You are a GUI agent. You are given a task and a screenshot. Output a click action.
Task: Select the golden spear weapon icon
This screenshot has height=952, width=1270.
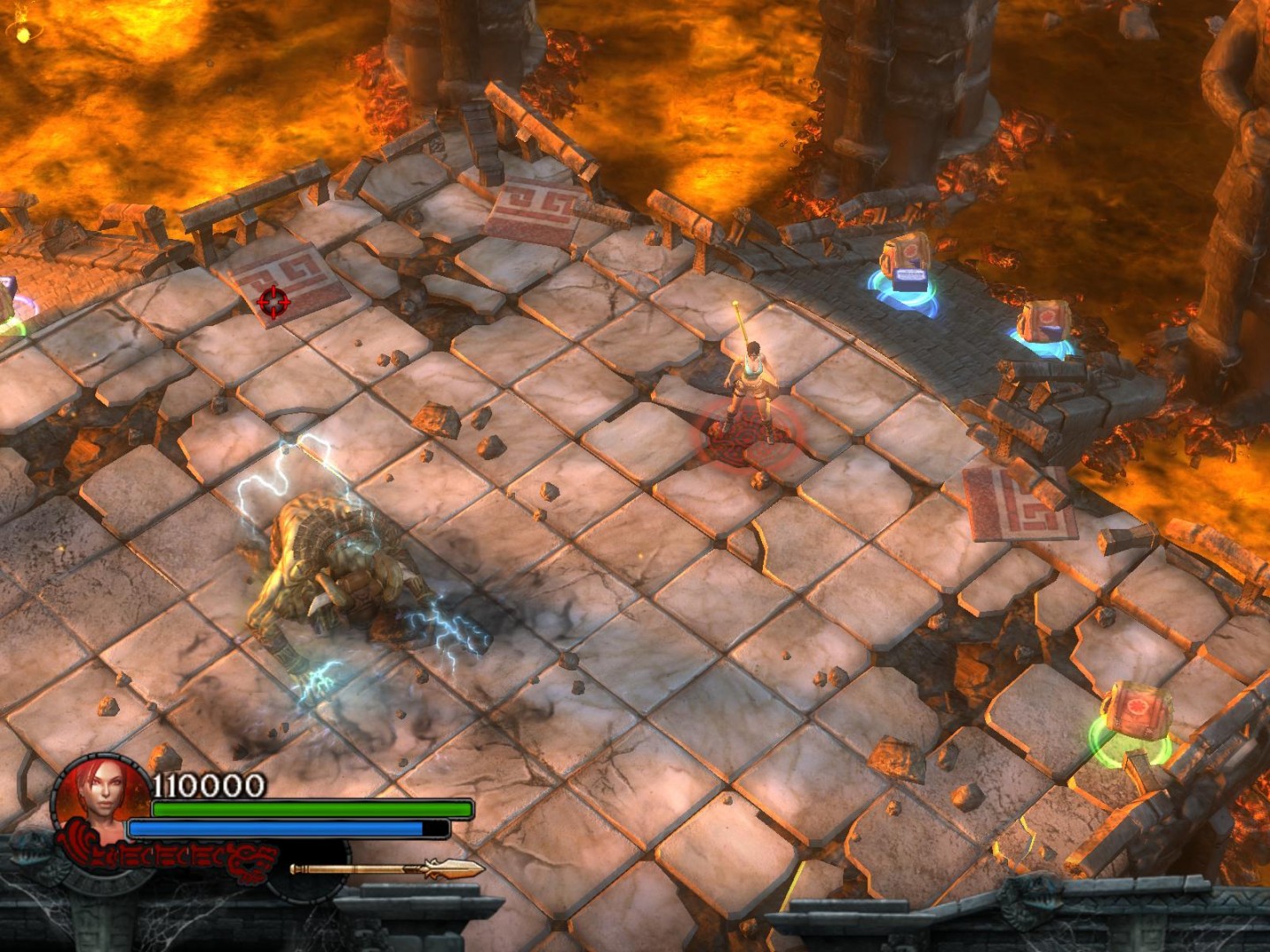[x=388, y=869]
